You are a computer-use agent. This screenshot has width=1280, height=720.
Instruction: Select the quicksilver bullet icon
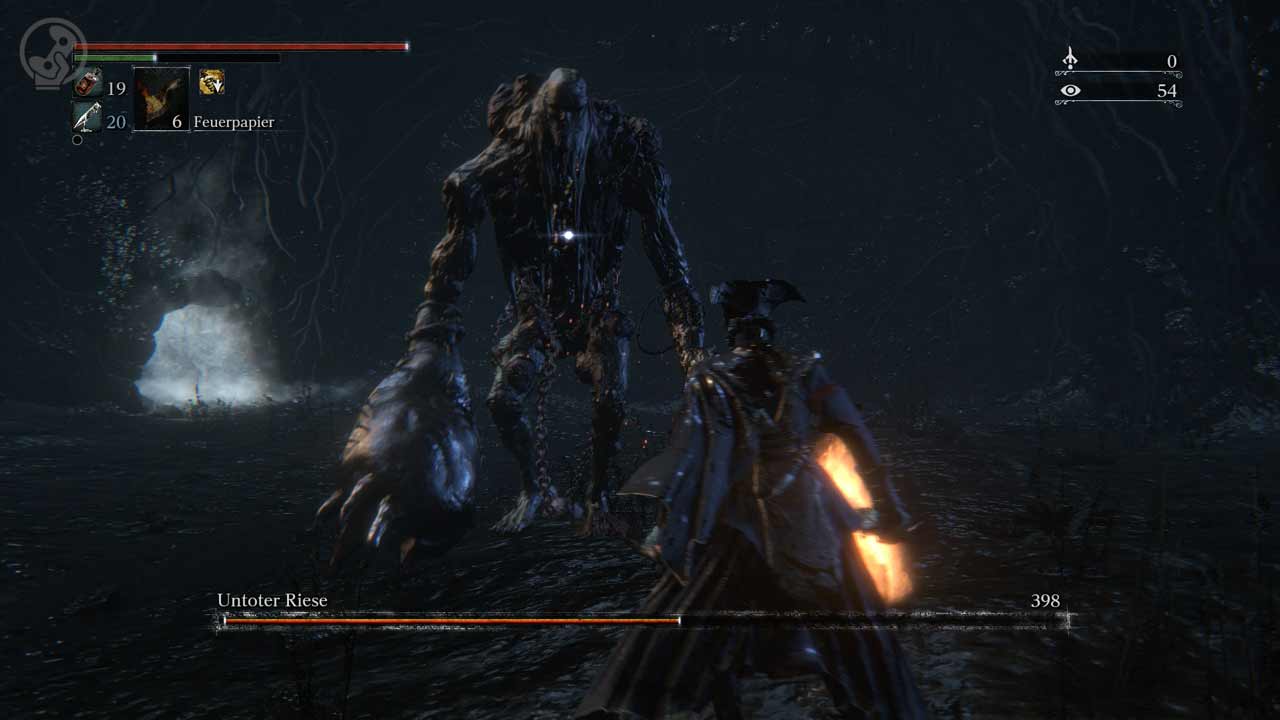pos(87,117)
